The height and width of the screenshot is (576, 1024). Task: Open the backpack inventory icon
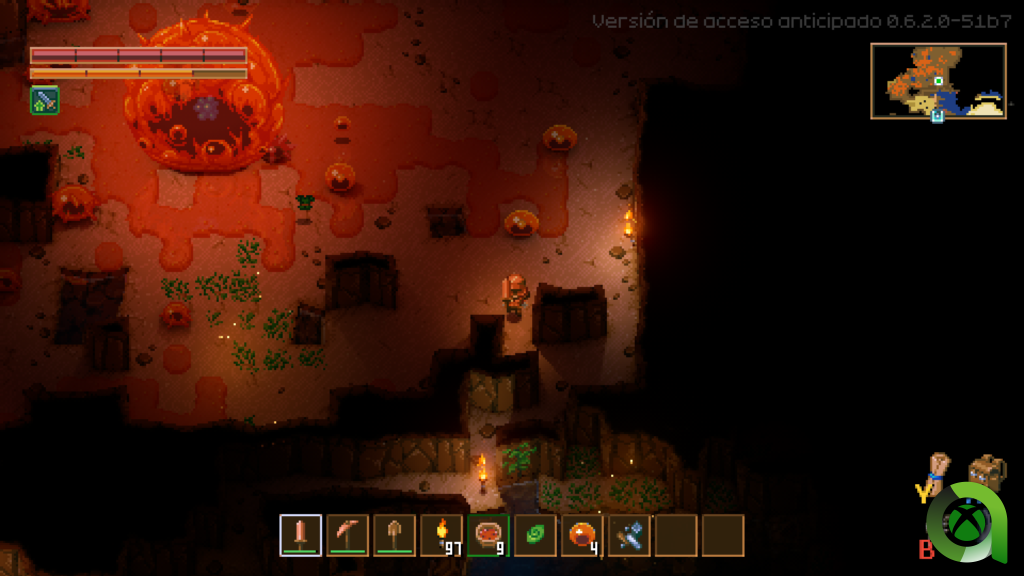click(986, 471)
